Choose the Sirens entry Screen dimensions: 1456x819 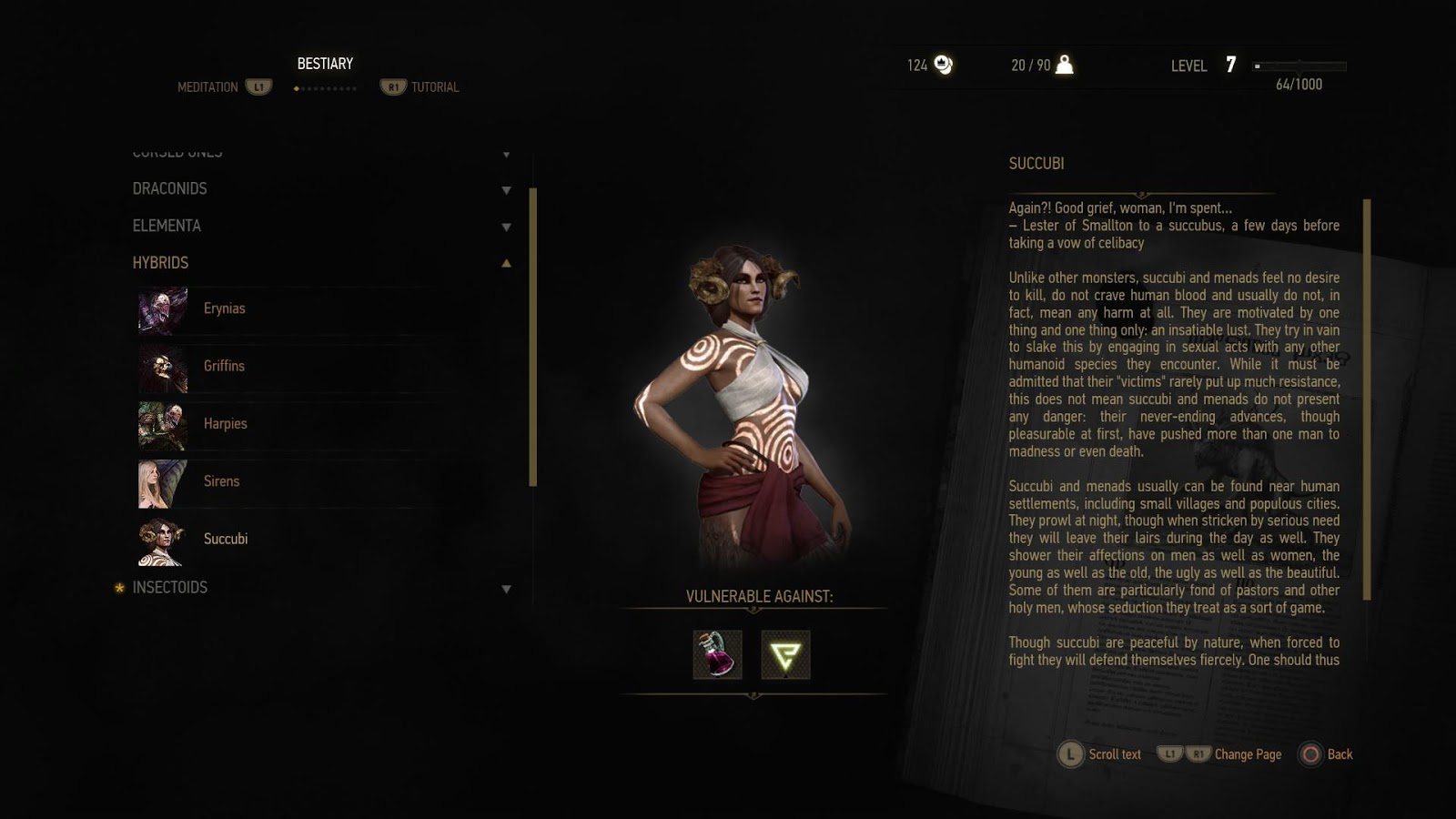tap(221, 481)
